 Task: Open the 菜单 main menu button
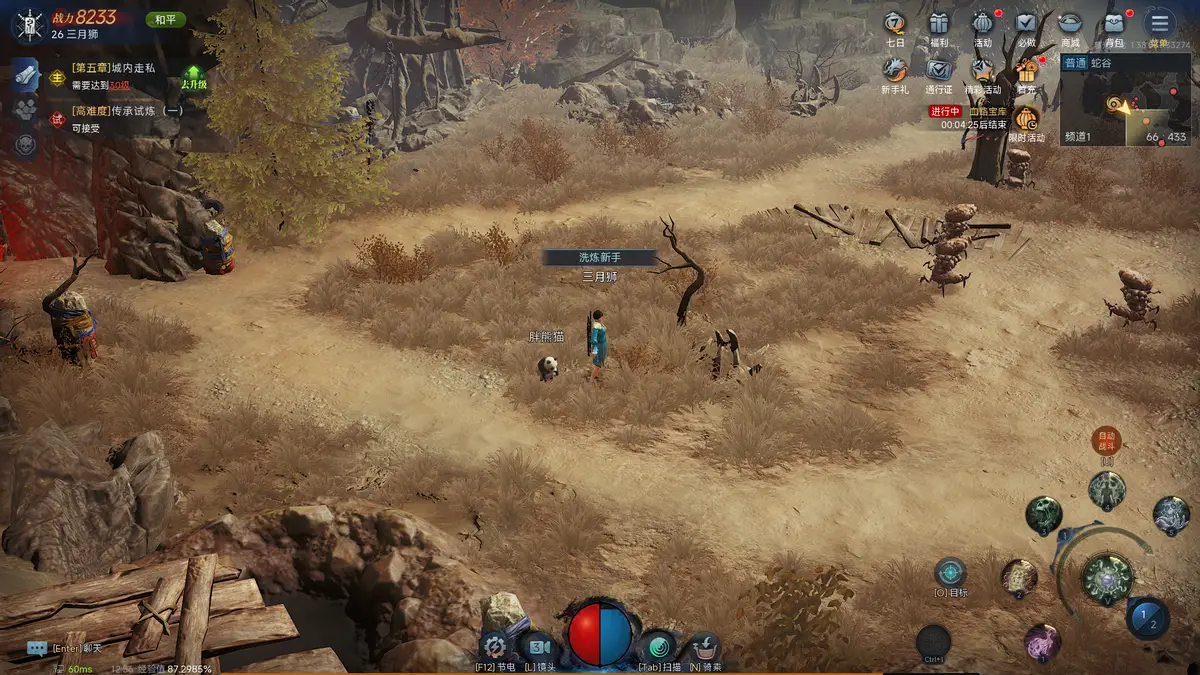pyautogui.click(x=1160, y=24)
